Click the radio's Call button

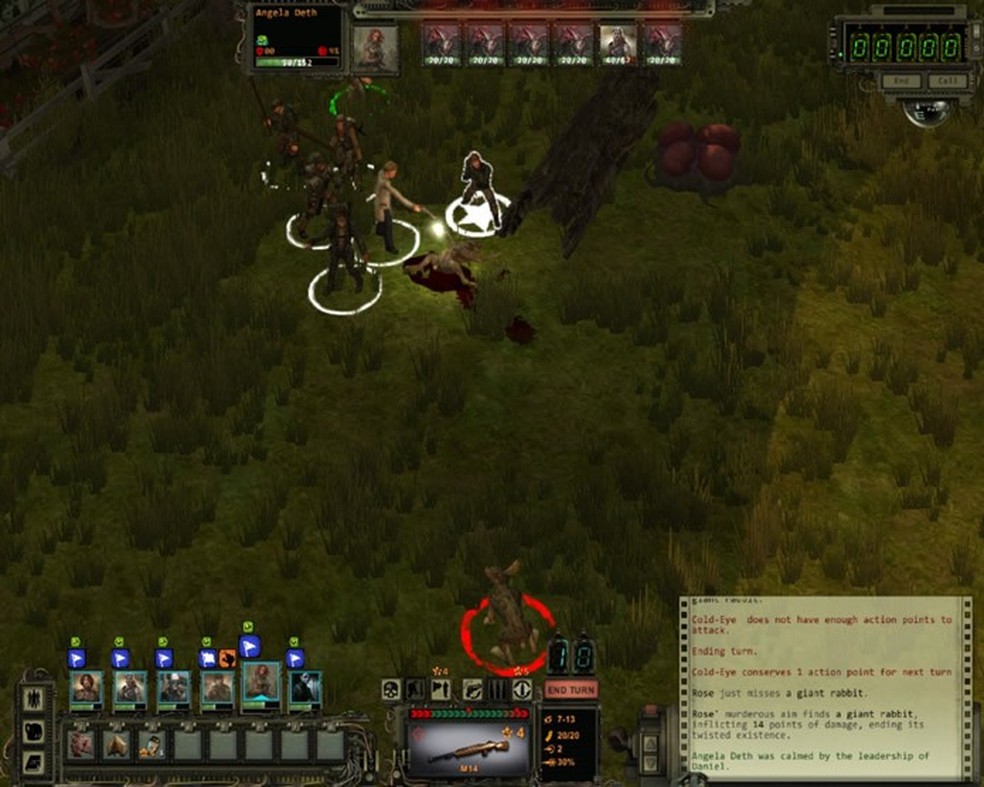pos(947,82)
